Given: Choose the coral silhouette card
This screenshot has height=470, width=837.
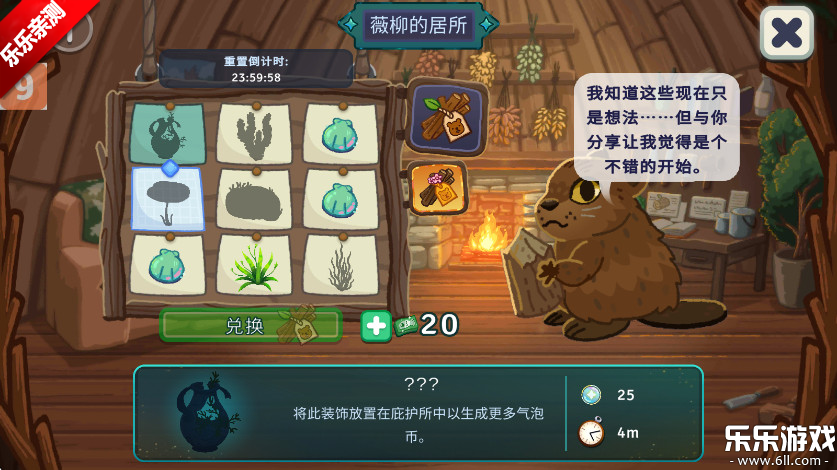Looking at the screenshot, I should pos(254,134).
